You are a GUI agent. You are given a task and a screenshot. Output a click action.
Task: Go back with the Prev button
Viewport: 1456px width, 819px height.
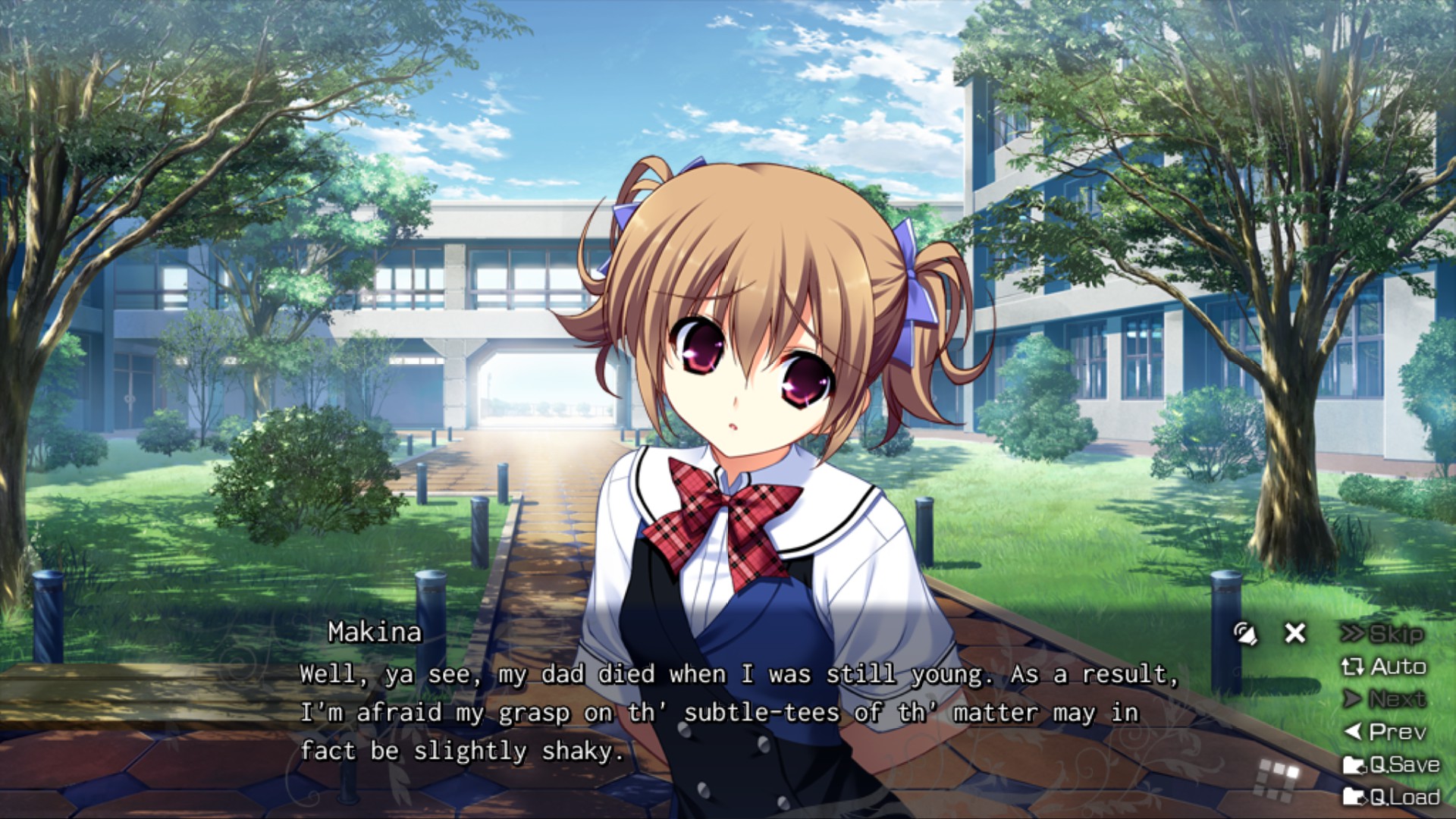click(x=1385, y=732)
